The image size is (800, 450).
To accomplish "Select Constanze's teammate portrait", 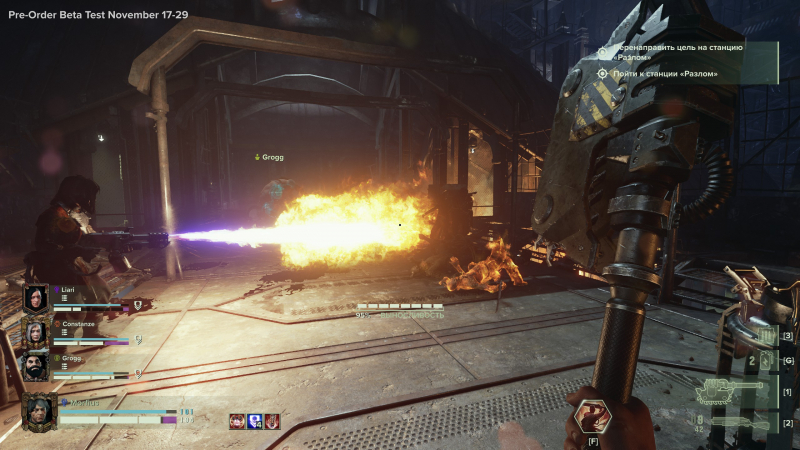I will (x=36, y=333).
